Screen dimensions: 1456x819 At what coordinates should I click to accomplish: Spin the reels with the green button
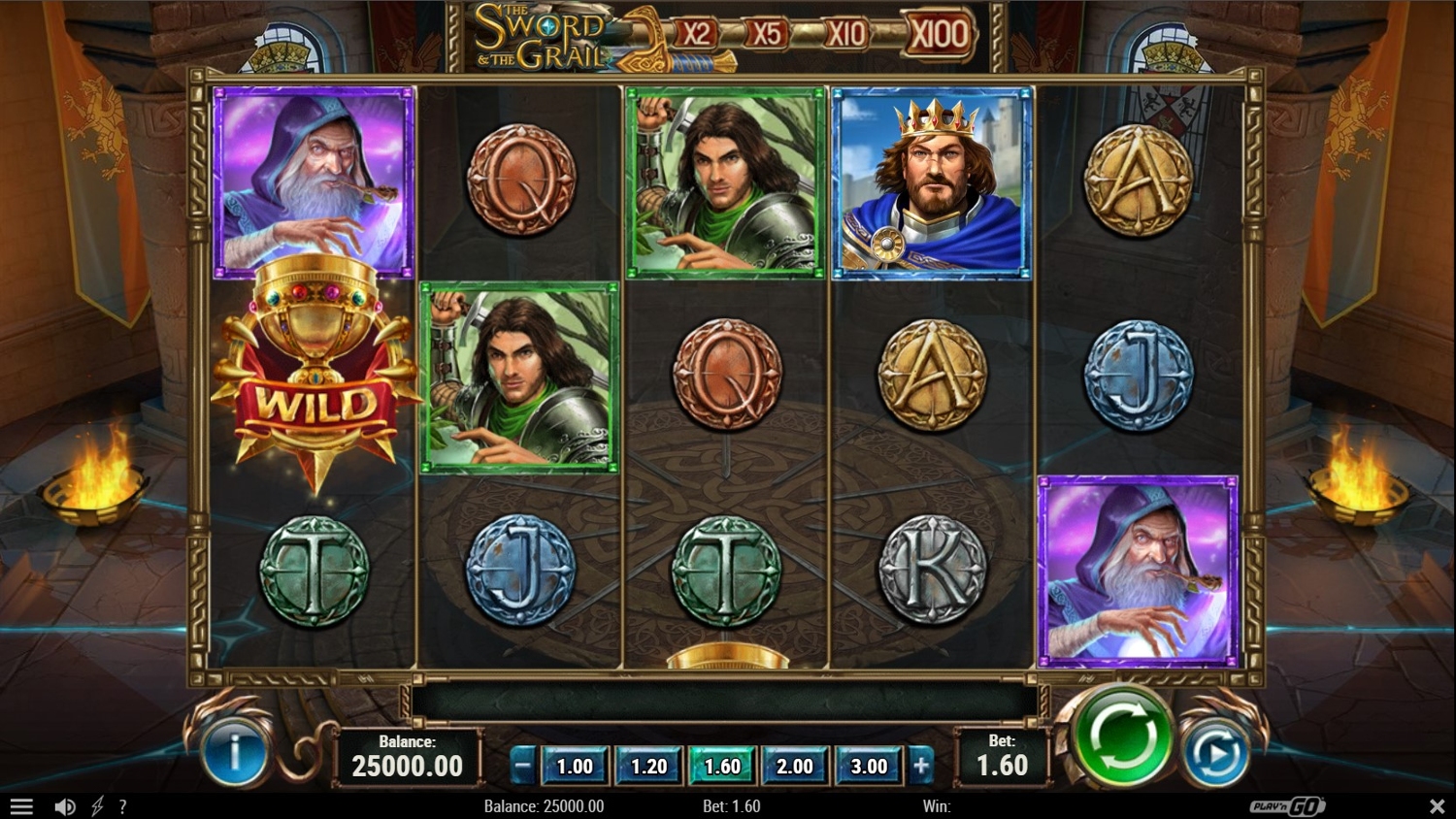click(1121, 737)
